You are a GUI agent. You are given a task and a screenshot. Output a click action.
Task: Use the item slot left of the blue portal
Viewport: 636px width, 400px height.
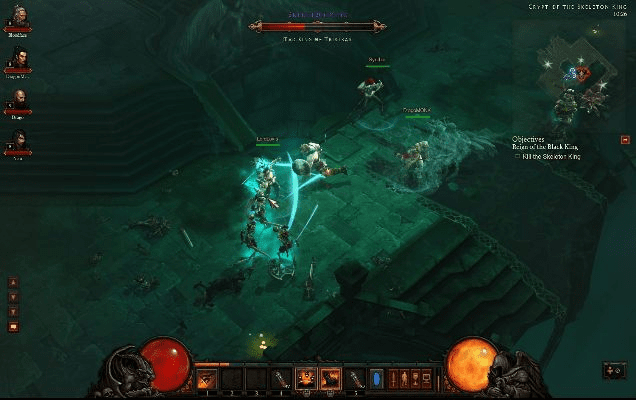[357, 378]
